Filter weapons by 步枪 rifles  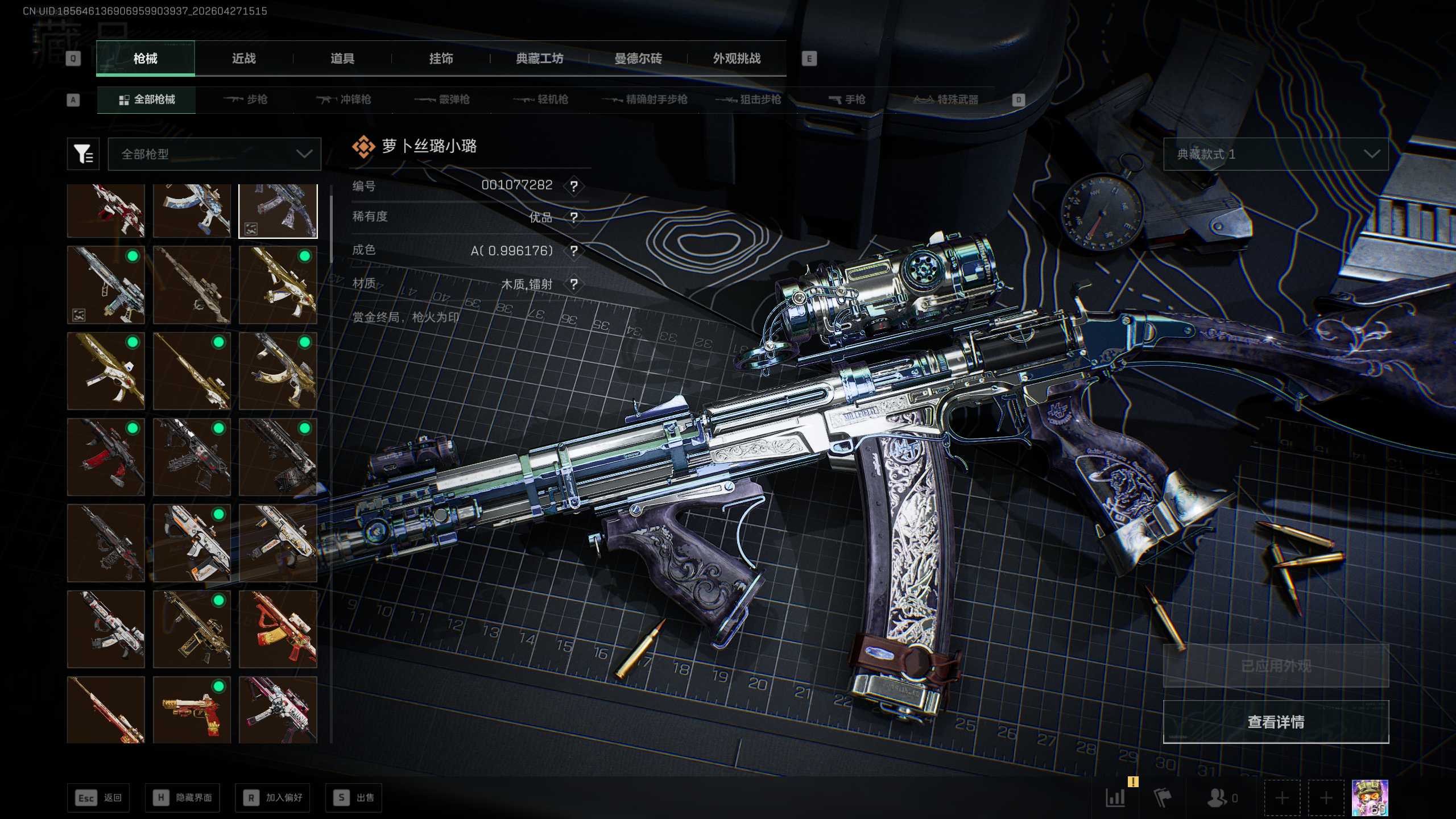pos(245,100)
